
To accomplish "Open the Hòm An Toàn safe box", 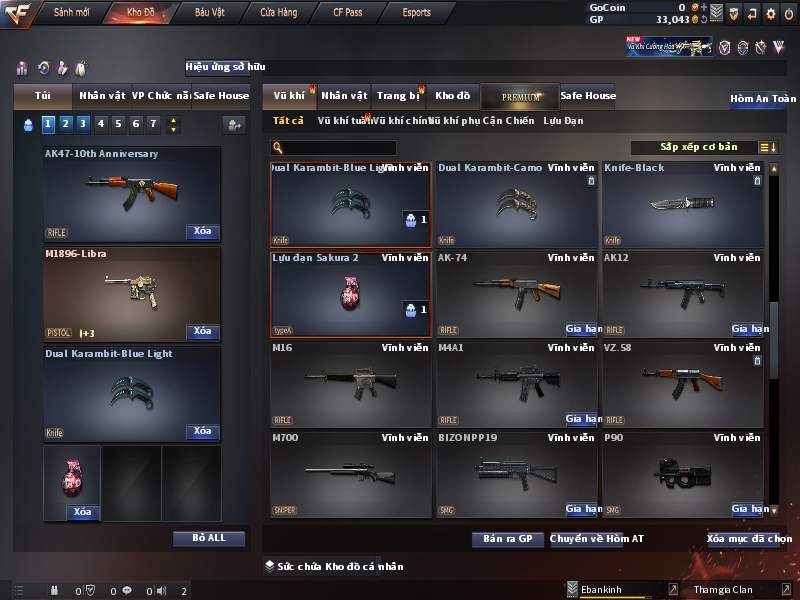I will [763, 99].
